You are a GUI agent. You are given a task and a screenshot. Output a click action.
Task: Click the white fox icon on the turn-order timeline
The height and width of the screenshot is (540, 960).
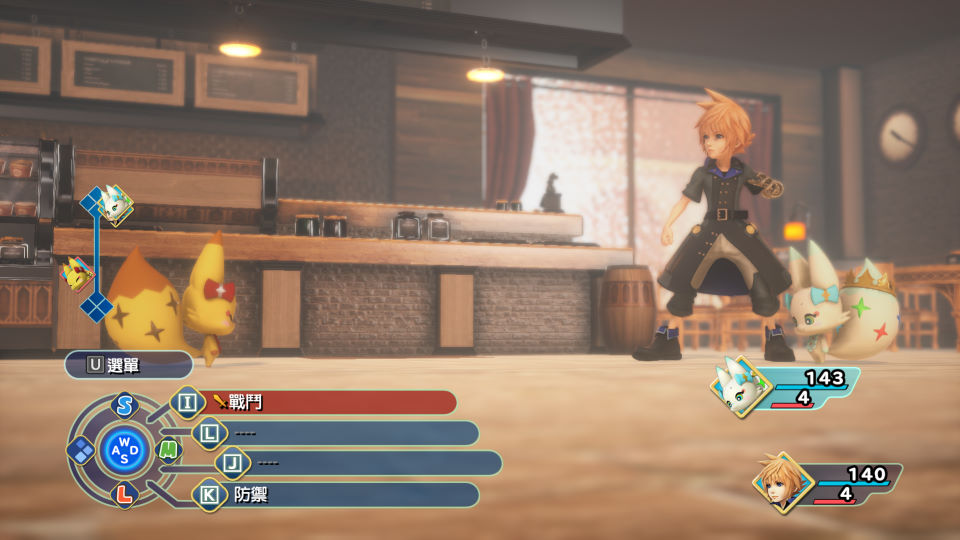click(113, 204)
